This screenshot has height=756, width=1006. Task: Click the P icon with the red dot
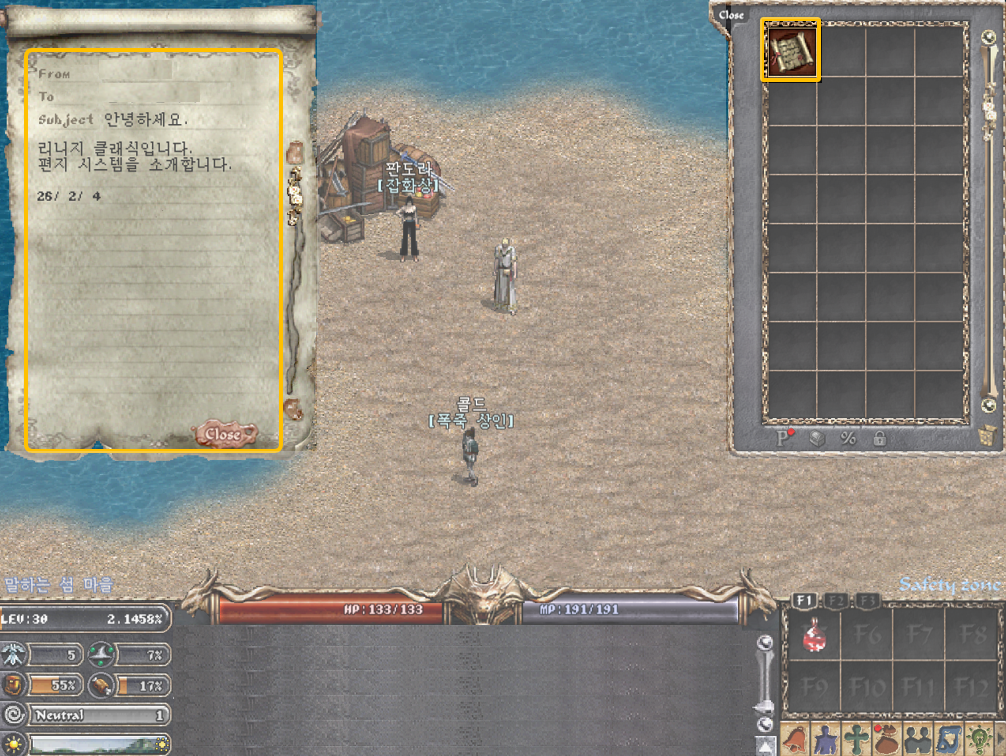pos(786,438)
